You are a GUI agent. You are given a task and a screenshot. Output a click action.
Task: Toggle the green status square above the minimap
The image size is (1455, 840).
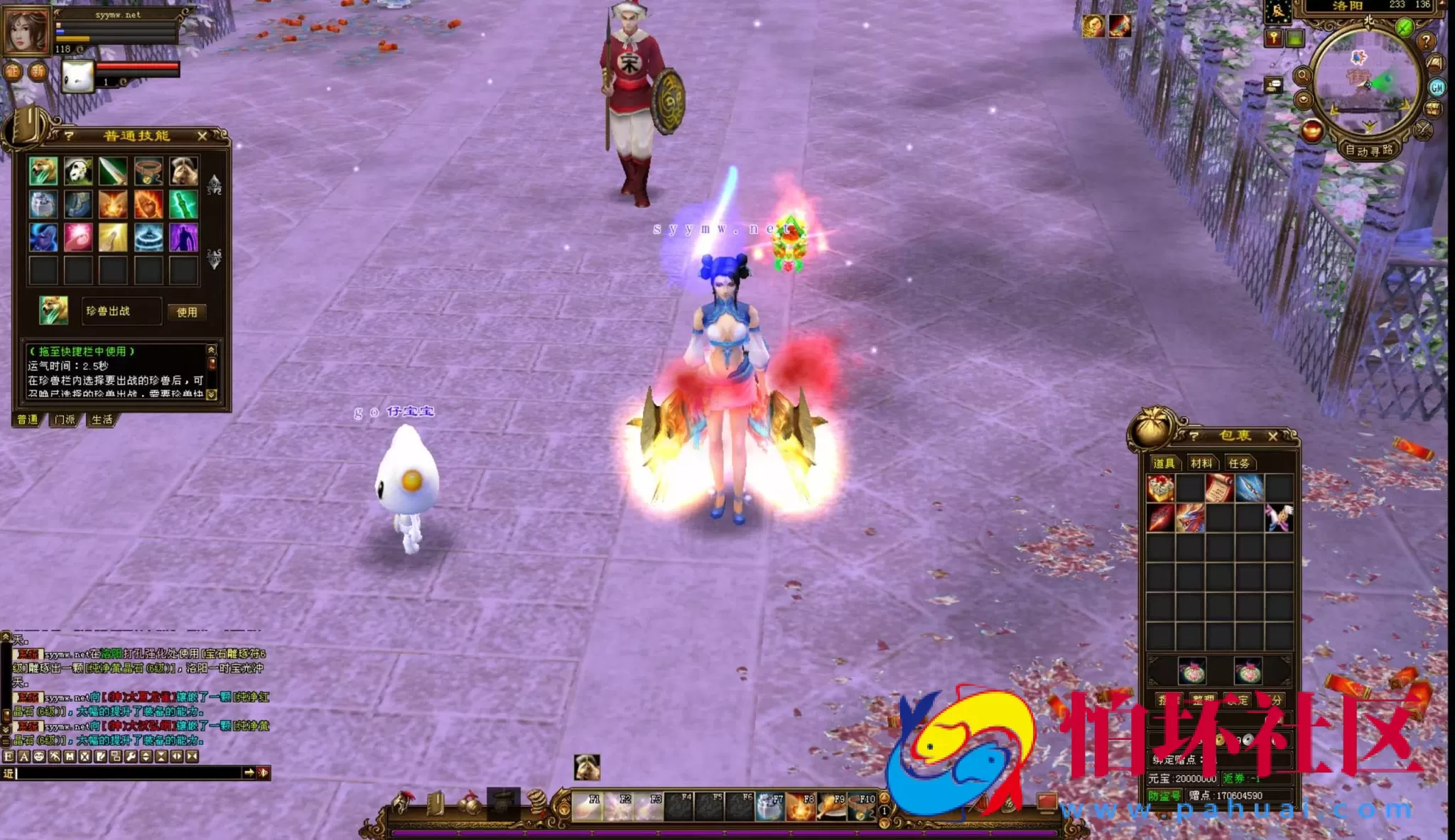click(1295, 38)
